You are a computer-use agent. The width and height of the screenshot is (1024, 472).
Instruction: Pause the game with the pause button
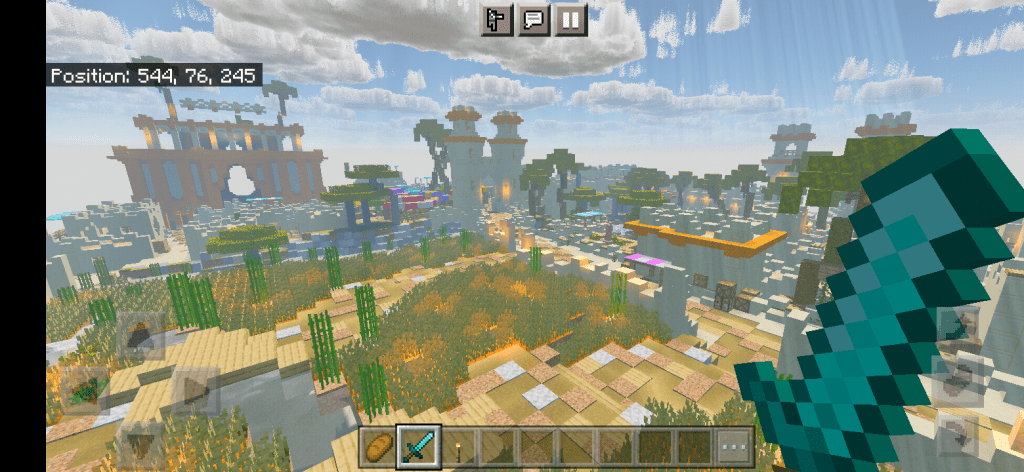[570, 19]
